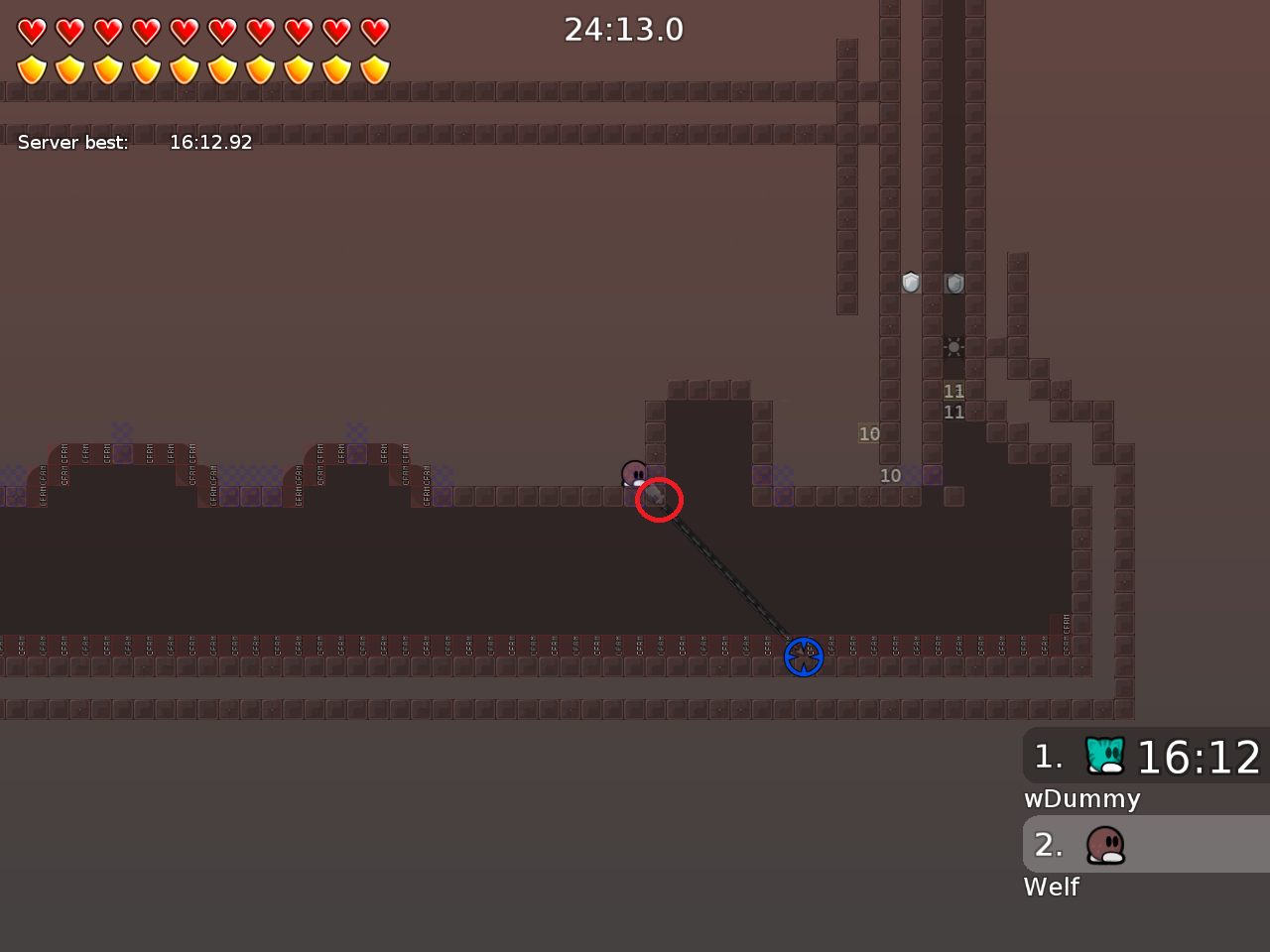Select the last heart on the top row
The height and width of the screenshot is (952, 1270).
point(372,31)
